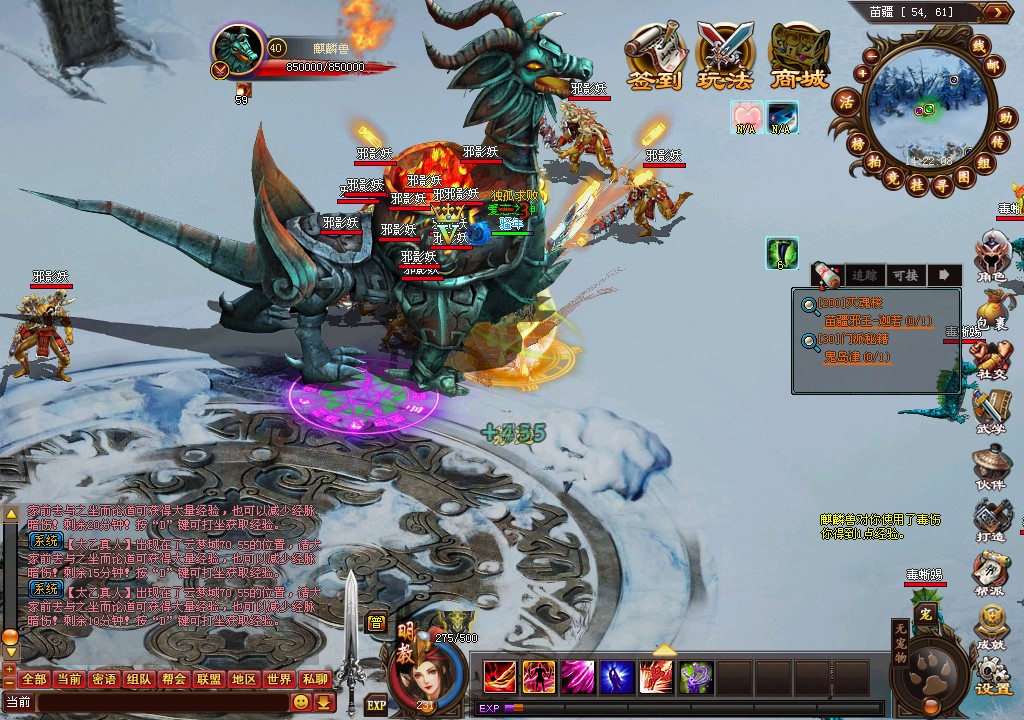Viewport: 1024px width, 720px height.
Task: Open the 玩法 gameplay menu
Action: pyautogui.click(x=727, y=56)
